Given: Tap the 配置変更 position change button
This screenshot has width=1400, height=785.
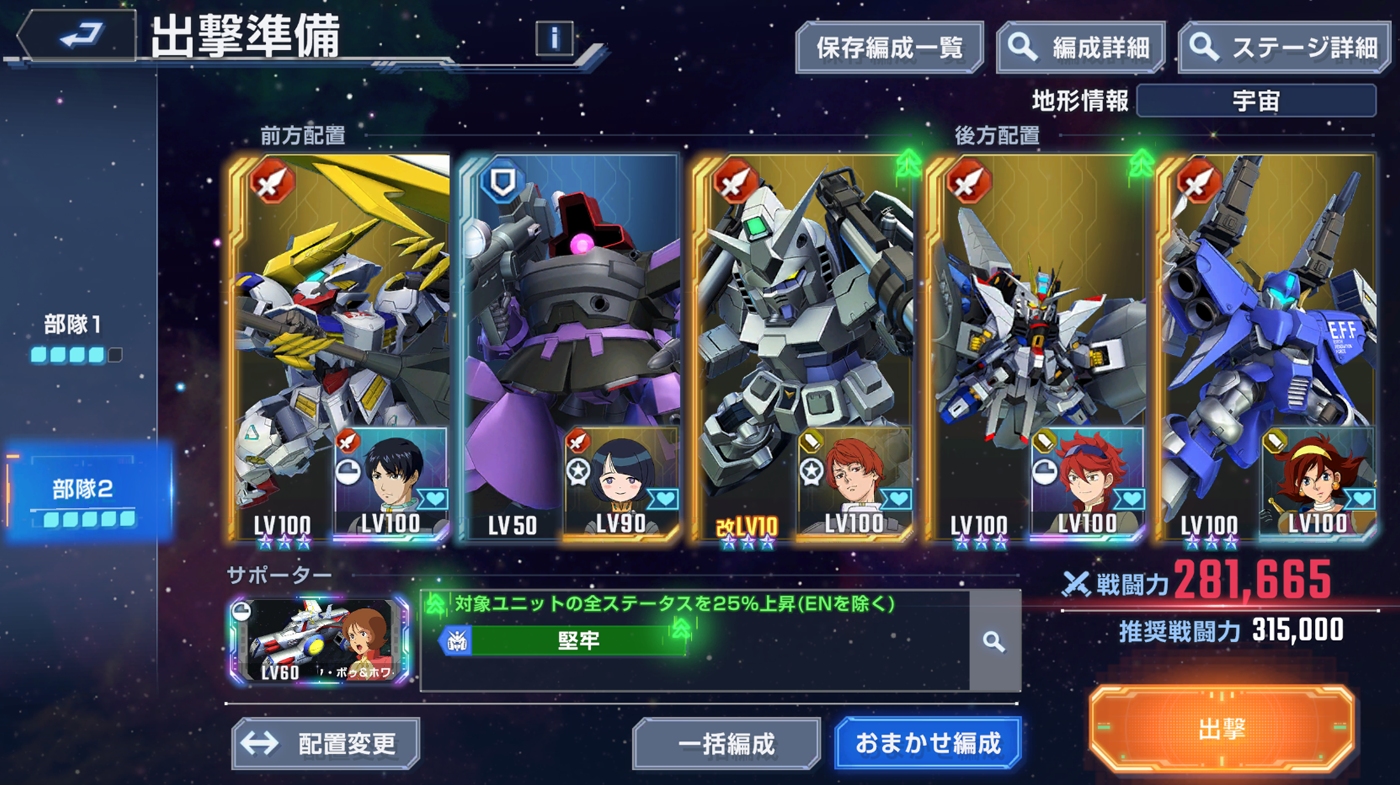Looking at the screenshot, I should tap(325, 744).
